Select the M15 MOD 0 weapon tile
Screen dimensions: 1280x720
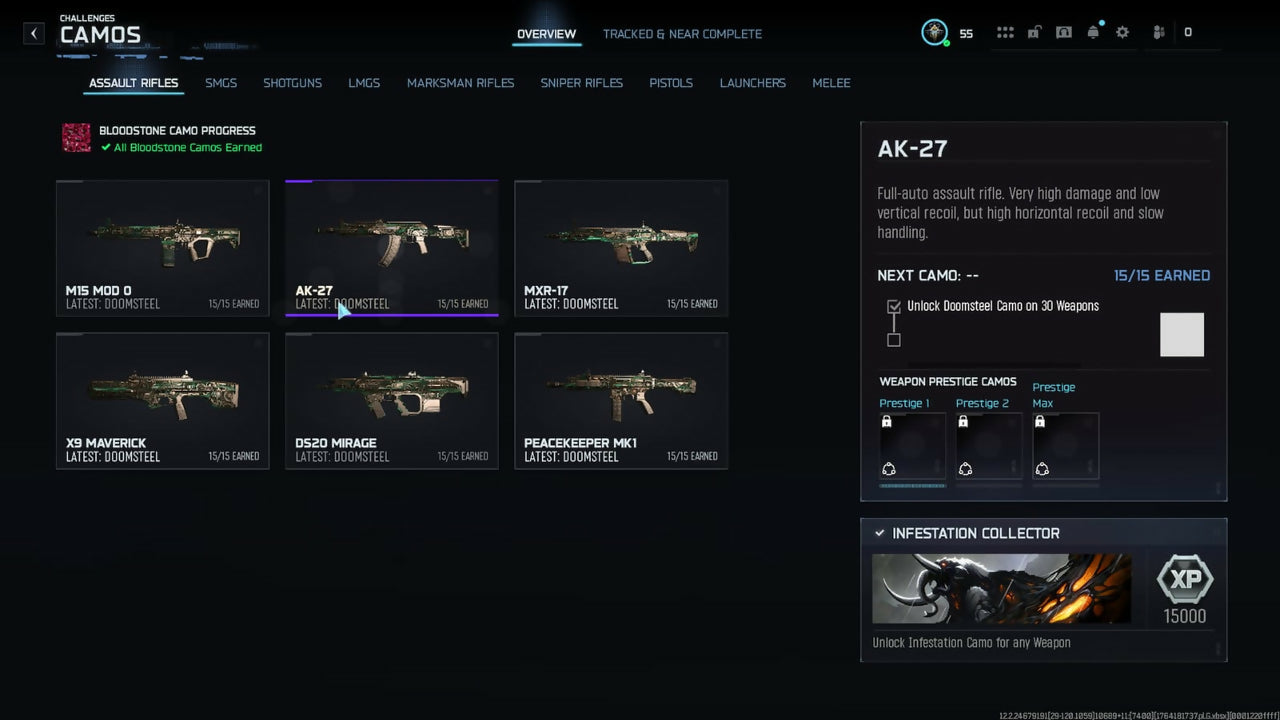pos(162,248)
